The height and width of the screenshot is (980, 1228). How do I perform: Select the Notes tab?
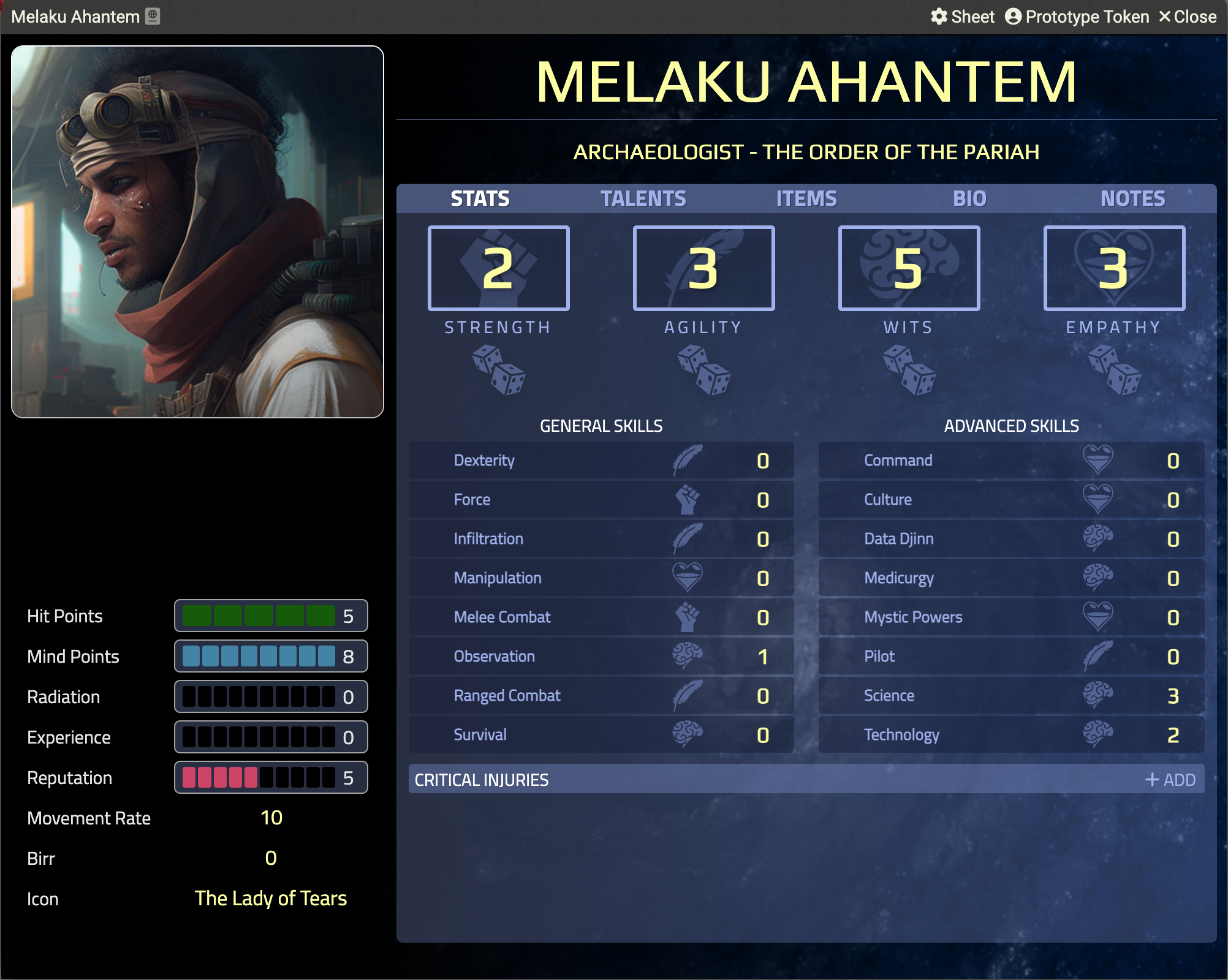coord(1132,198)
